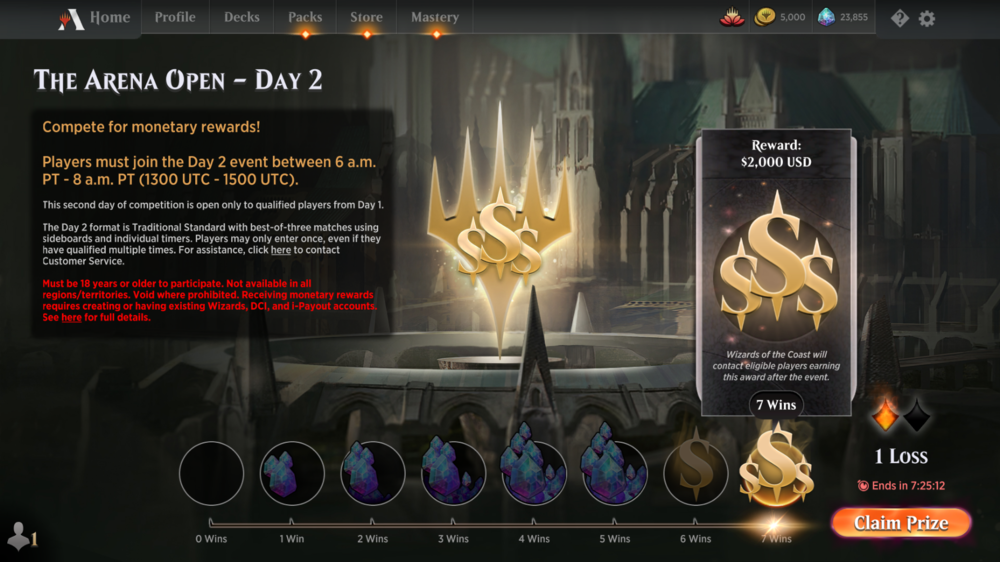Open the Mastery tab
This screenshot has height=562, width=1000.
tap(435, 18)
